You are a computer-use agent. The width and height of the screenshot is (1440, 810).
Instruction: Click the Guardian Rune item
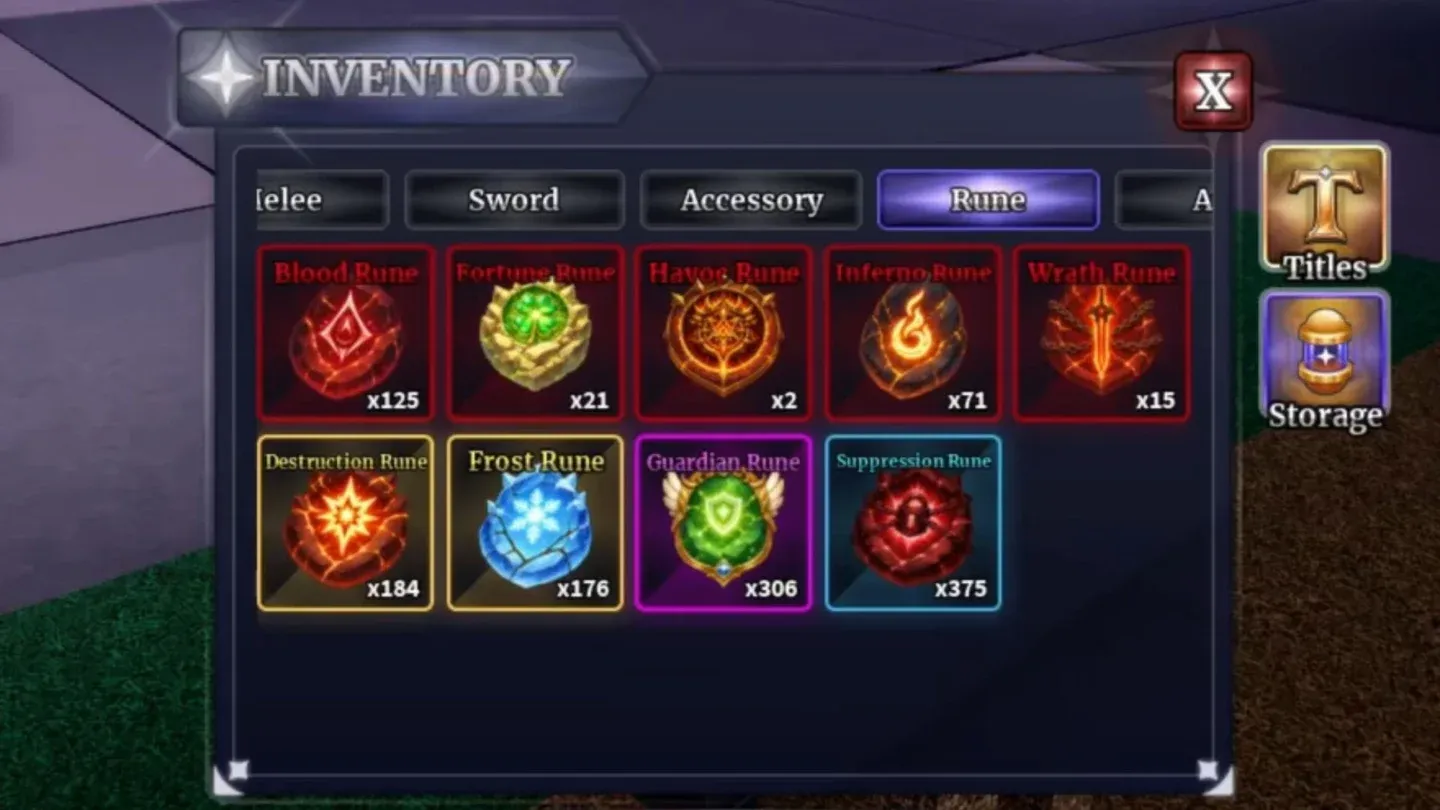pos(723,523)
